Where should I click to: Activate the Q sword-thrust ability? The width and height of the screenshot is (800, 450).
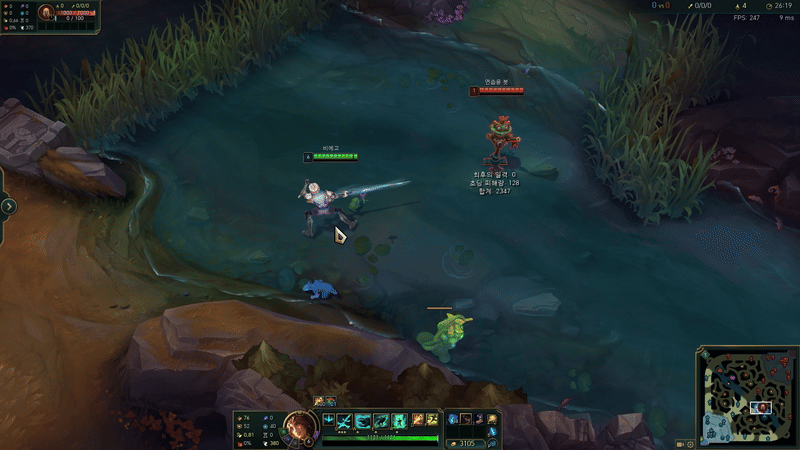pyautogui.click(x=346, y=421)
